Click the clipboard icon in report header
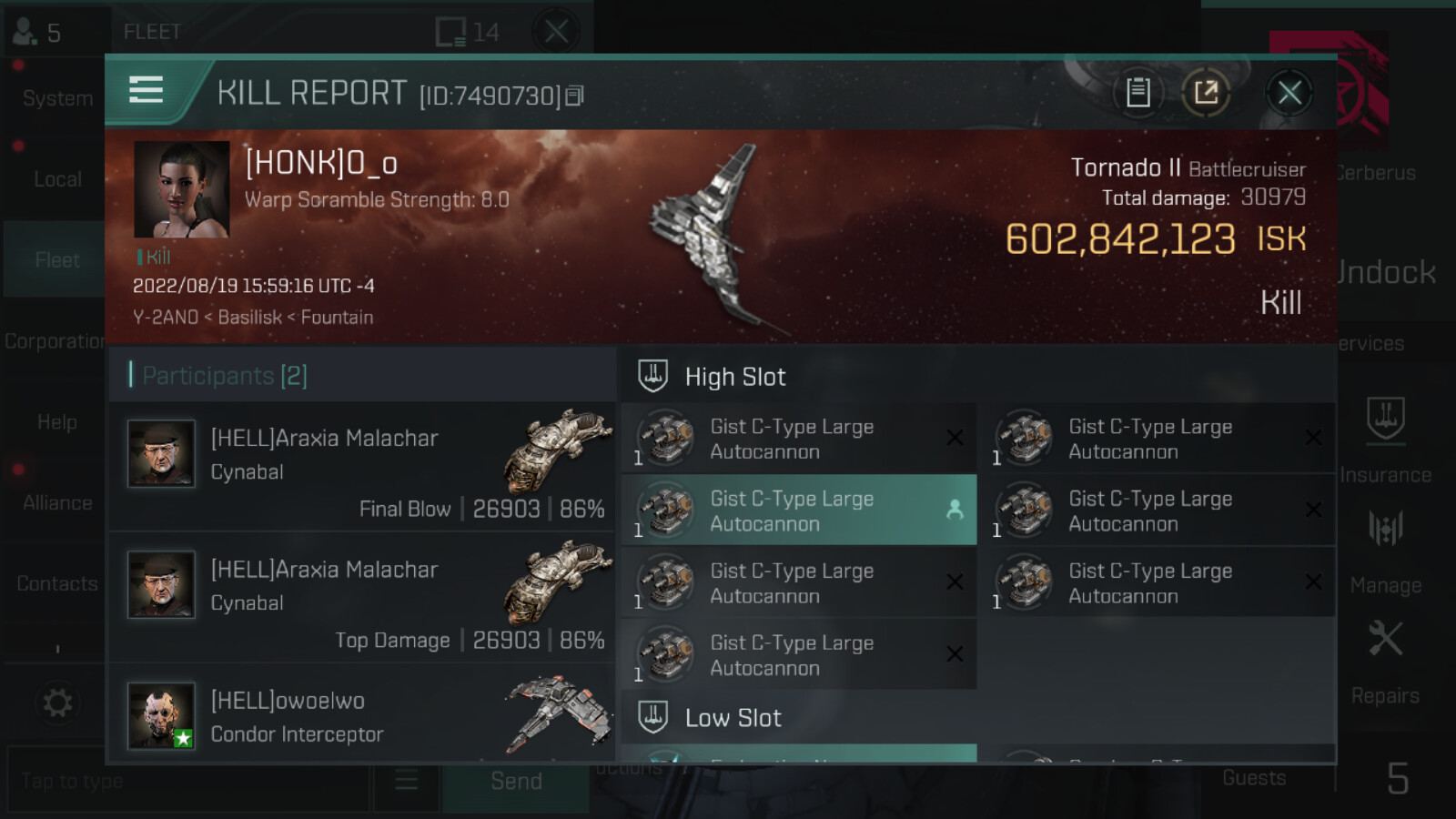 pos(1137,93)
